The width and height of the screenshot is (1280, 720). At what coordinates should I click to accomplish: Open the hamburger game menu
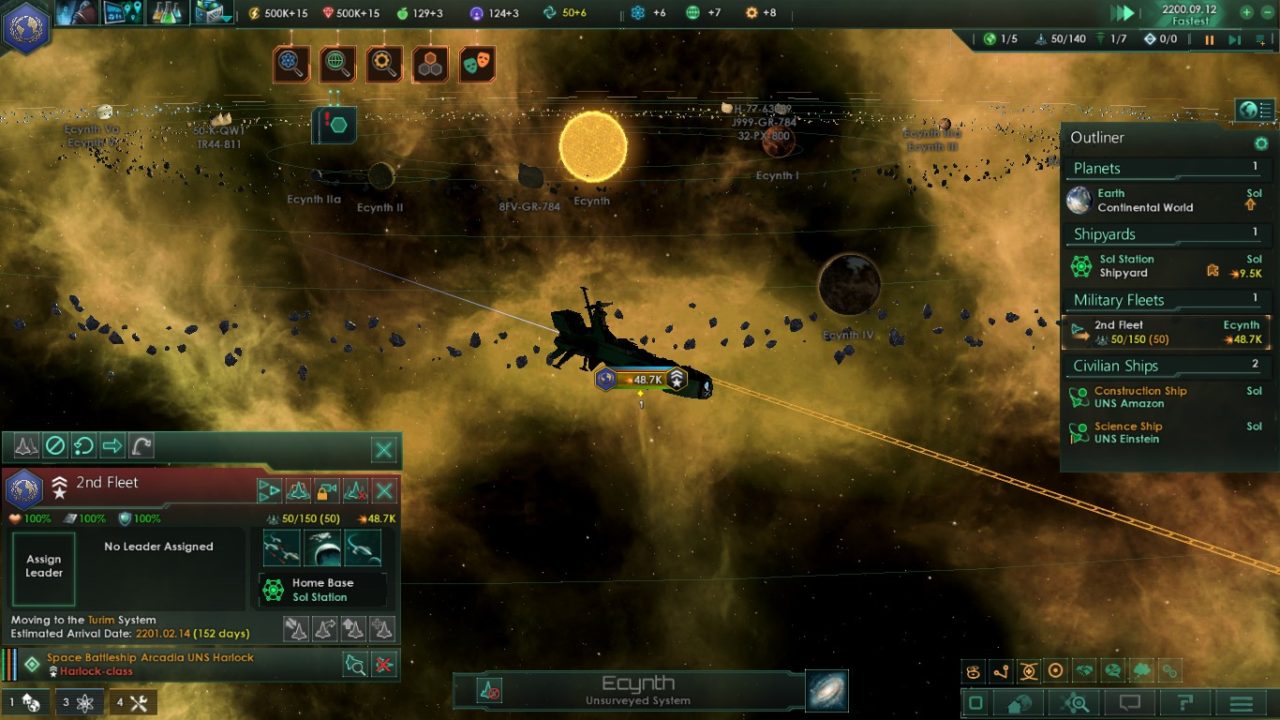[1240, 703]
